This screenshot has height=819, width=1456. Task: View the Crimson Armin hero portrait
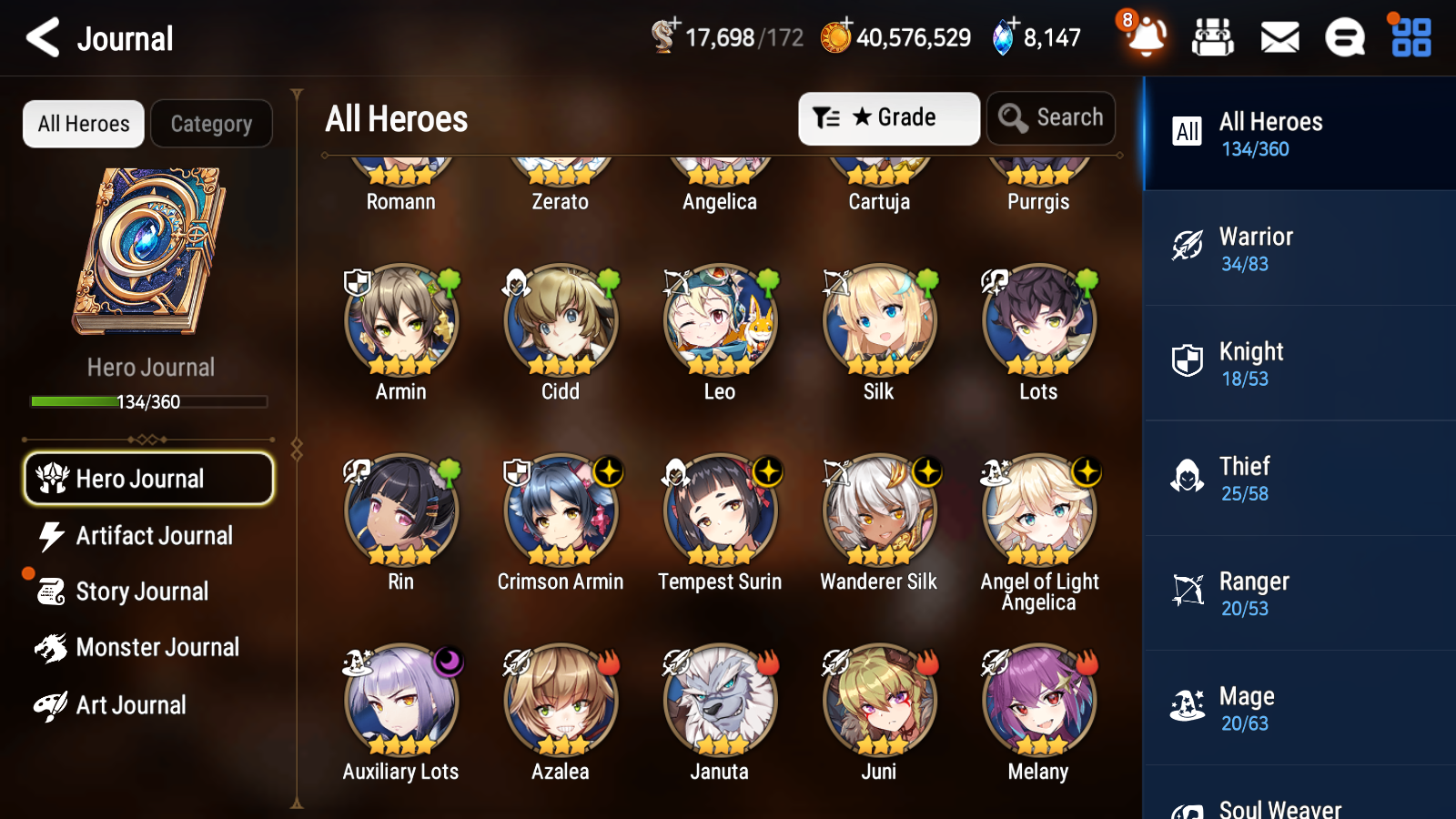coord(561,512)
